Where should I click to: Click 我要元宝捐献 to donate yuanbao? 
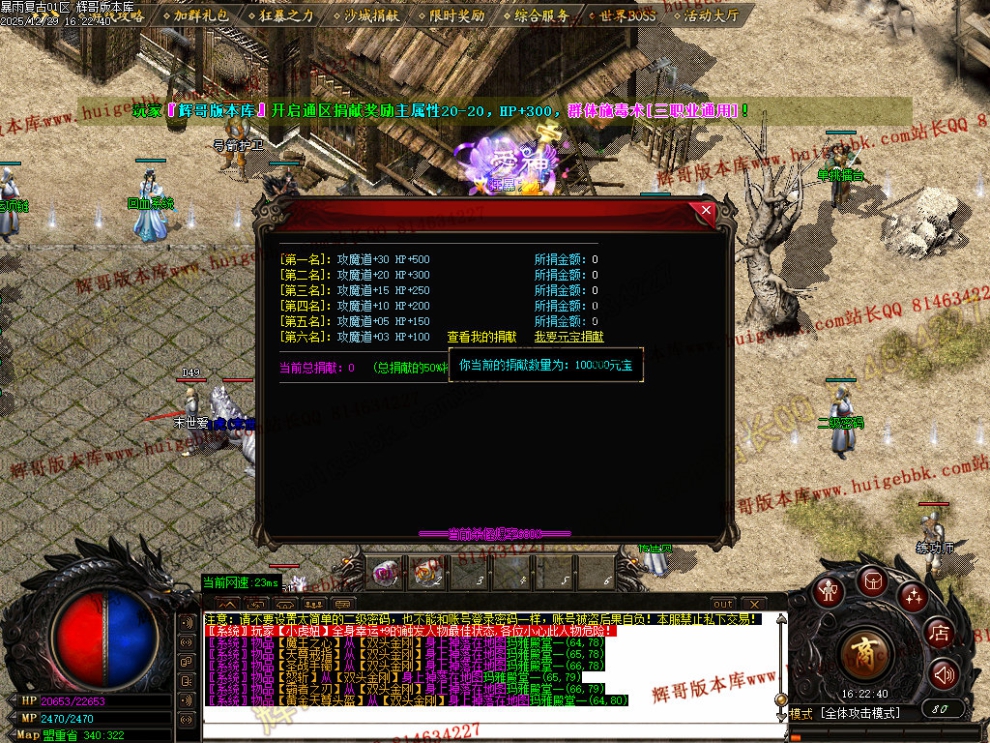coord(568,337)
